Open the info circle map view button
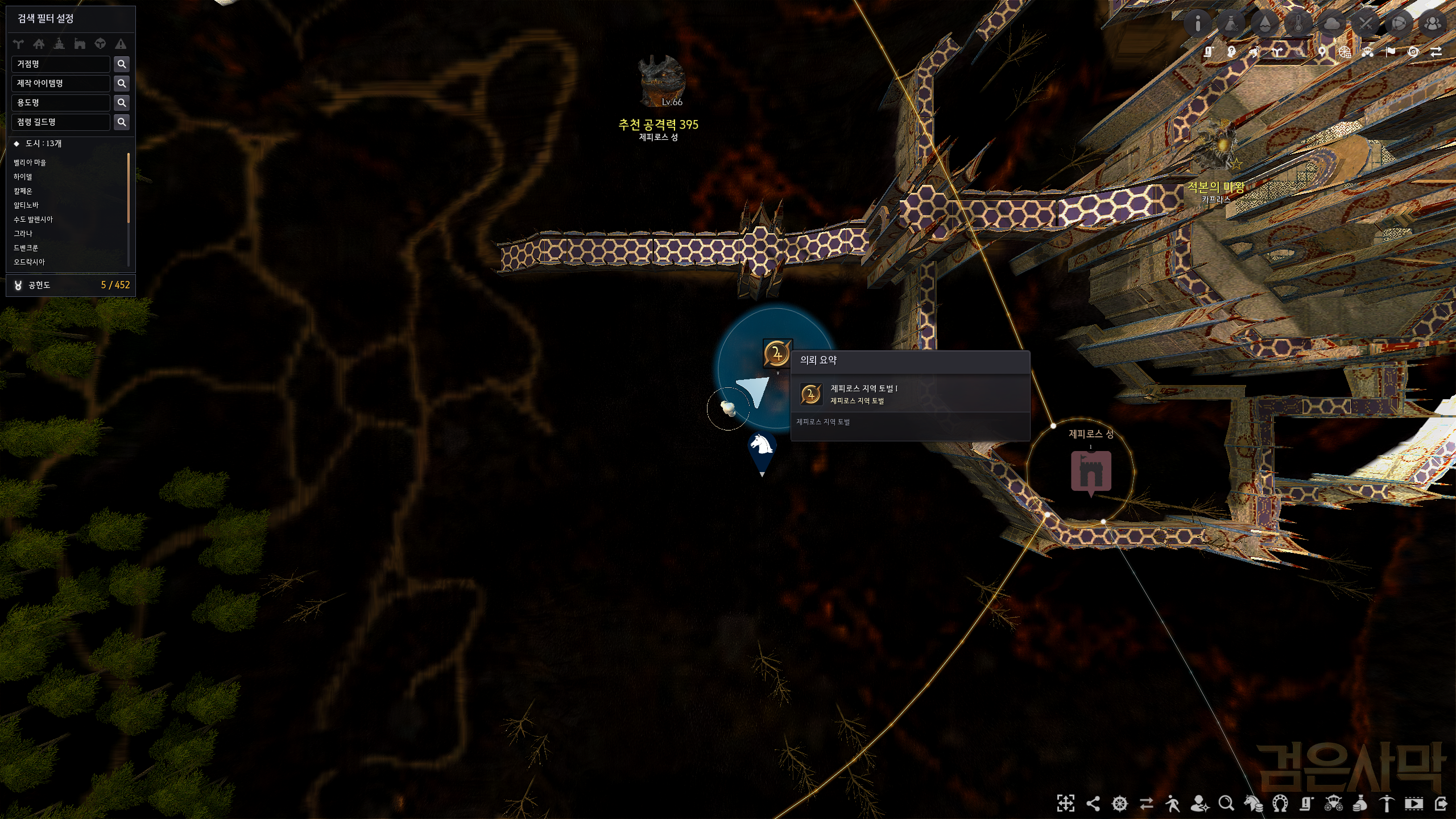The height and width of the screenshot is (819, 1456). (x=1198, y=23)
